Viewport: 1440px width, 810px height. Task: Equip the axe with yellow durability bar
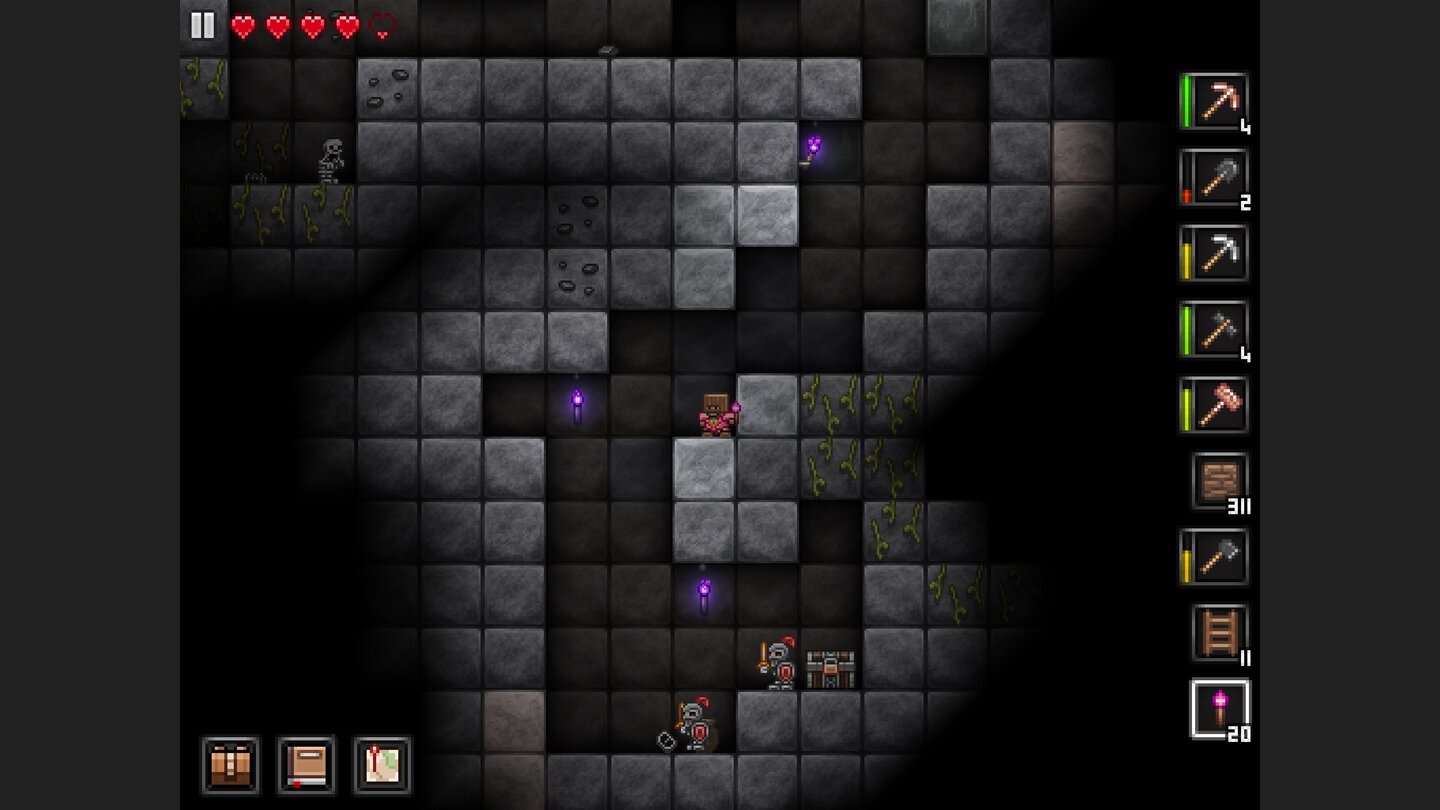coord(1213,557)
